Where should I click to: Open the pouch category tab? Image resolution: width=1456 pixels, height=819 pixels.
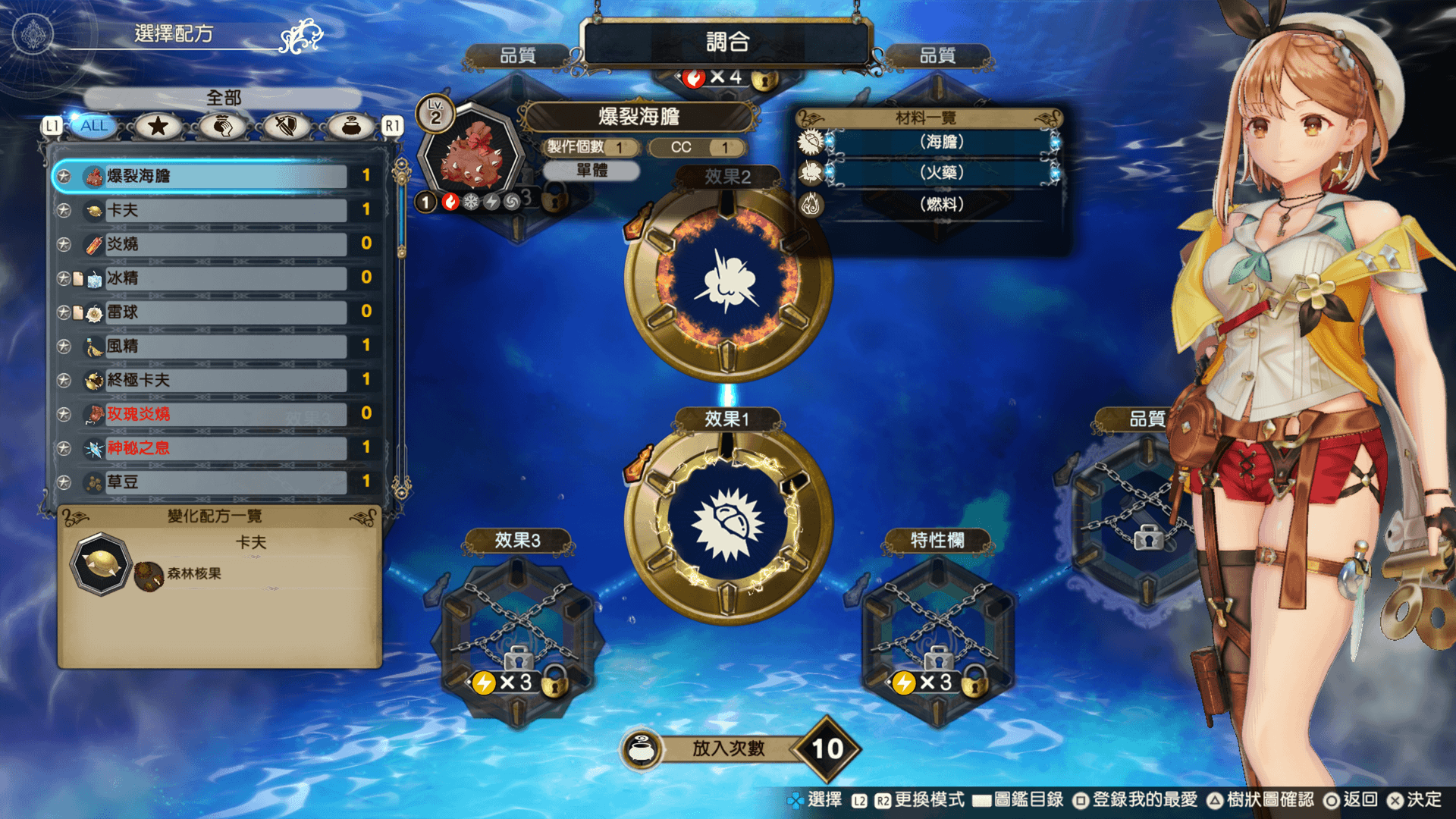pos(350,126)
